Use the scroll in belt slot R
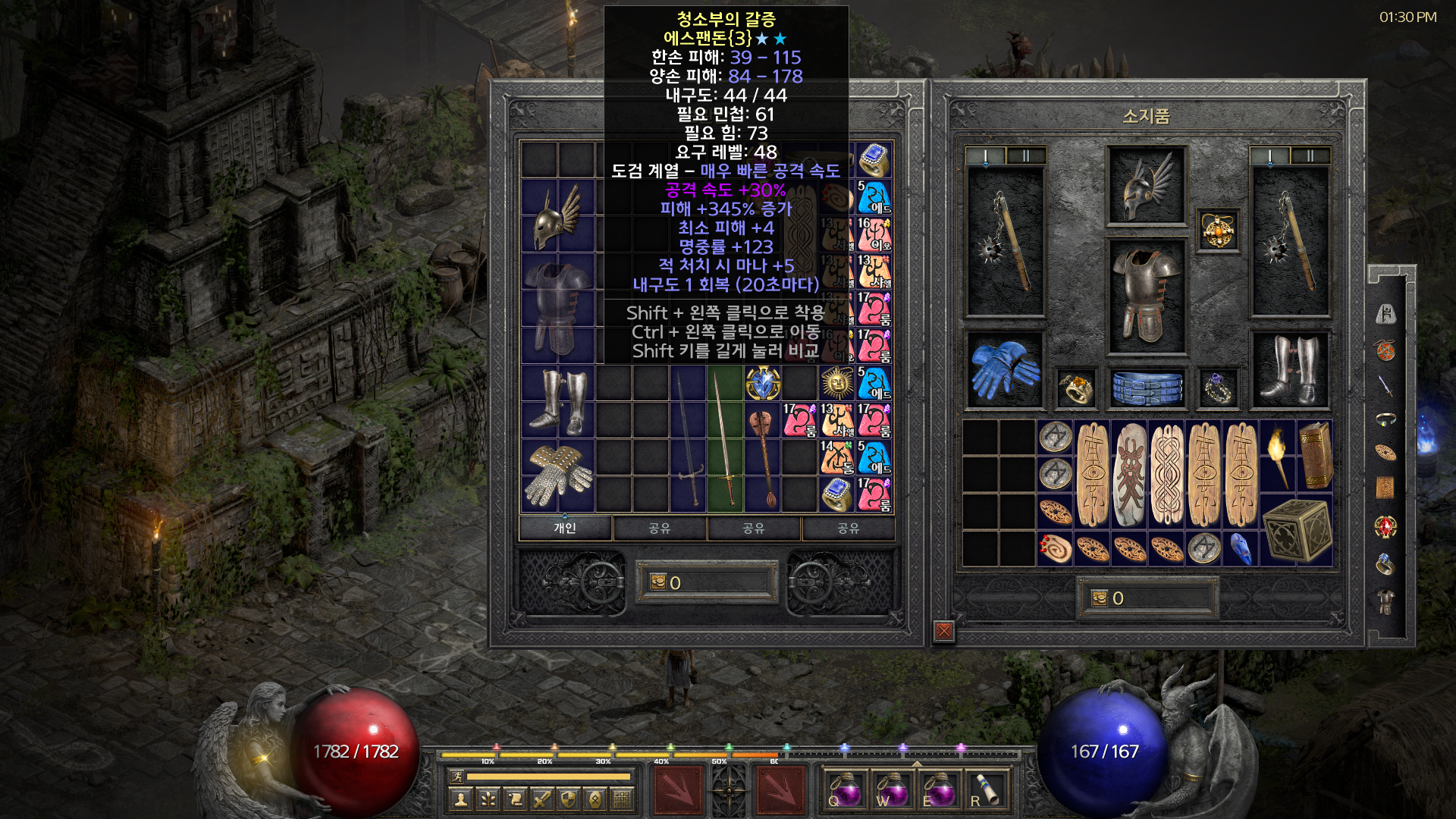The width and height of the screenshot is (1456, 819). 986,790
